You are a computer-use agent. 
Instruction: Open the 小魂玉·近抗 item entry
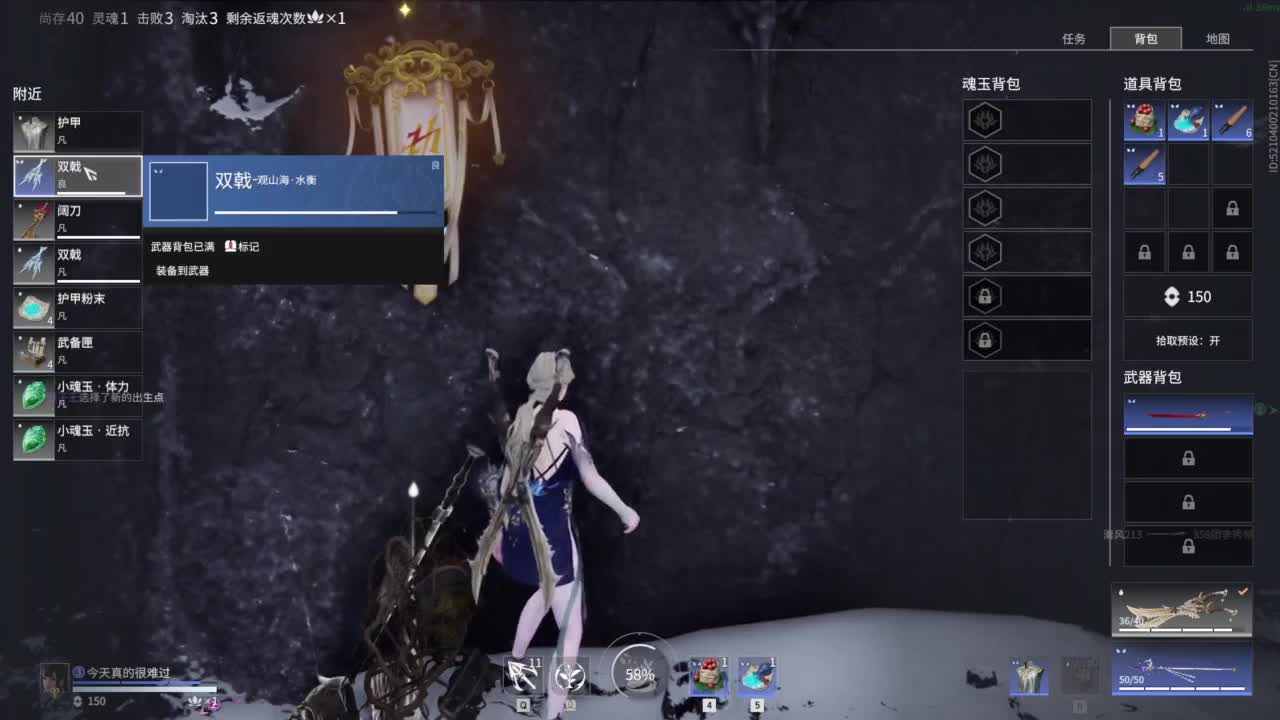(x=77, y=438)
